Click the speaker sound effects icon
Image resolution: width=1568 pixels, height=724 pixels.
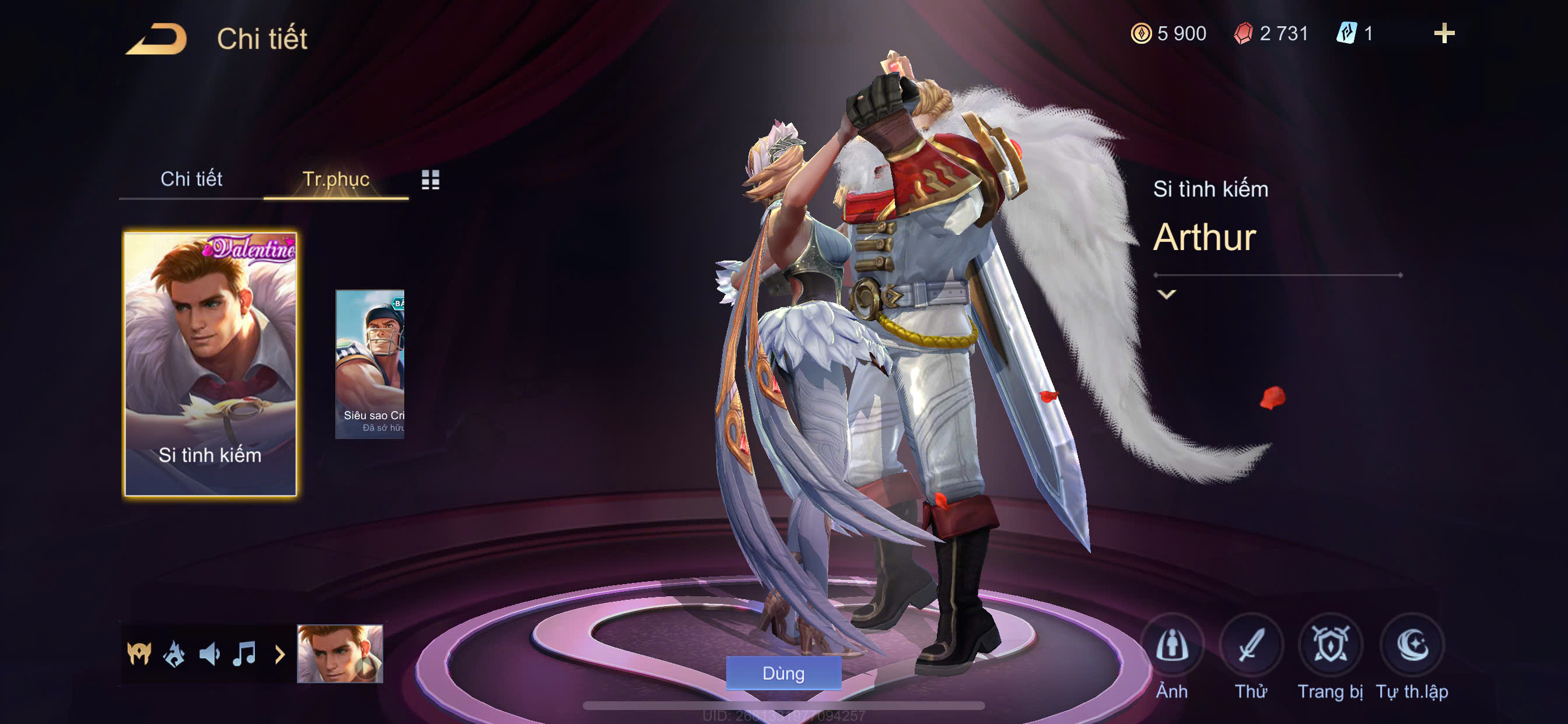click(x=209, y=654)
